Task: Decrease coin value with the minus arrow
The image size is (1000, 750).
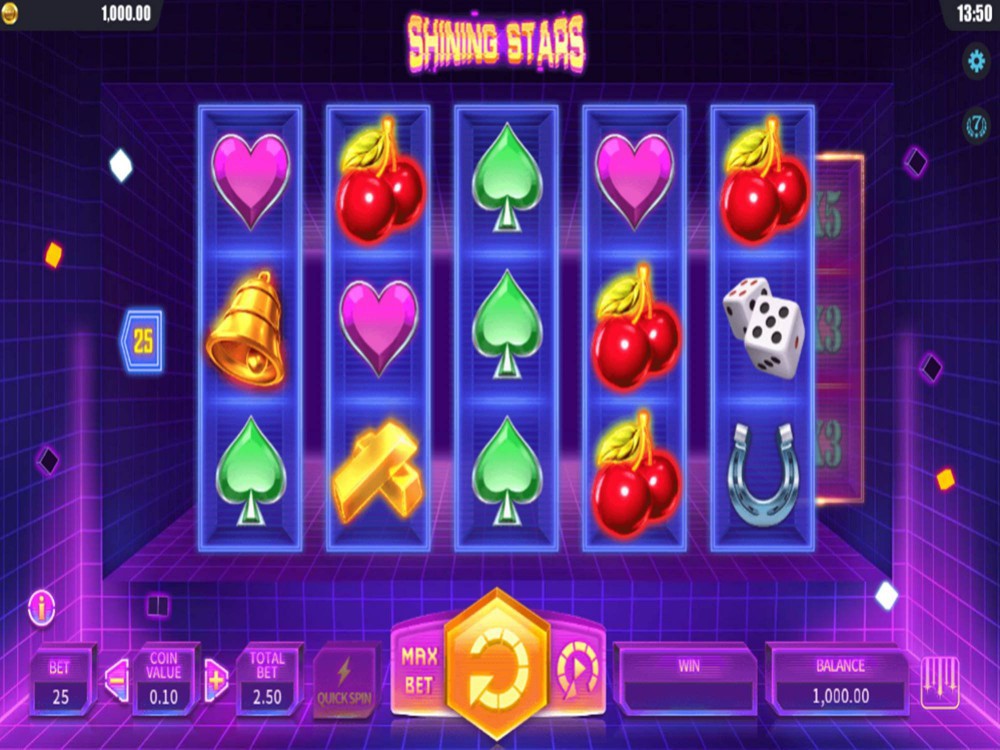Action: point(115,681)
